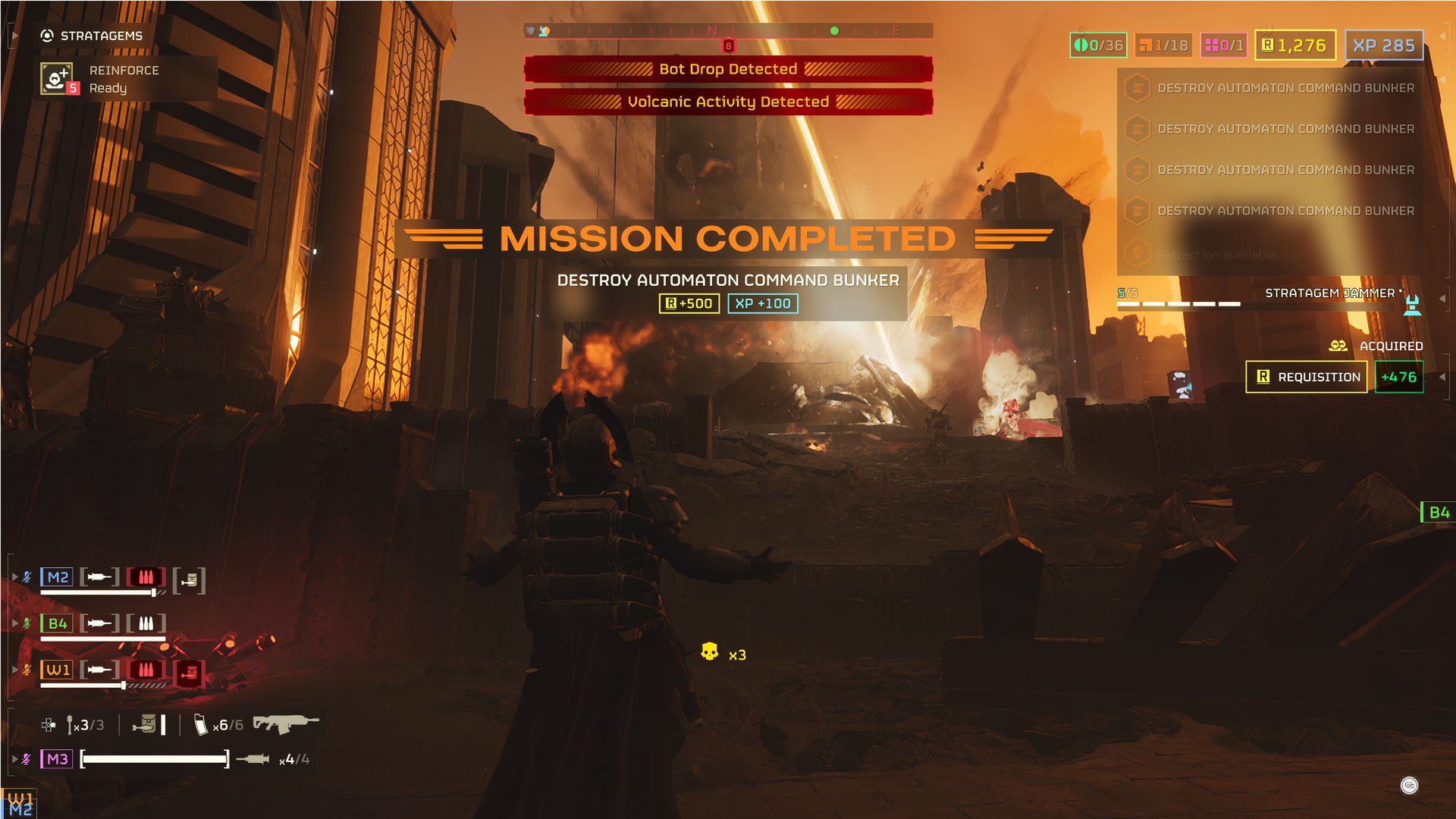This screenshot has width=1456, height=819.
Task: Select M2's syringe stim icon
Action: pos(99,577)
